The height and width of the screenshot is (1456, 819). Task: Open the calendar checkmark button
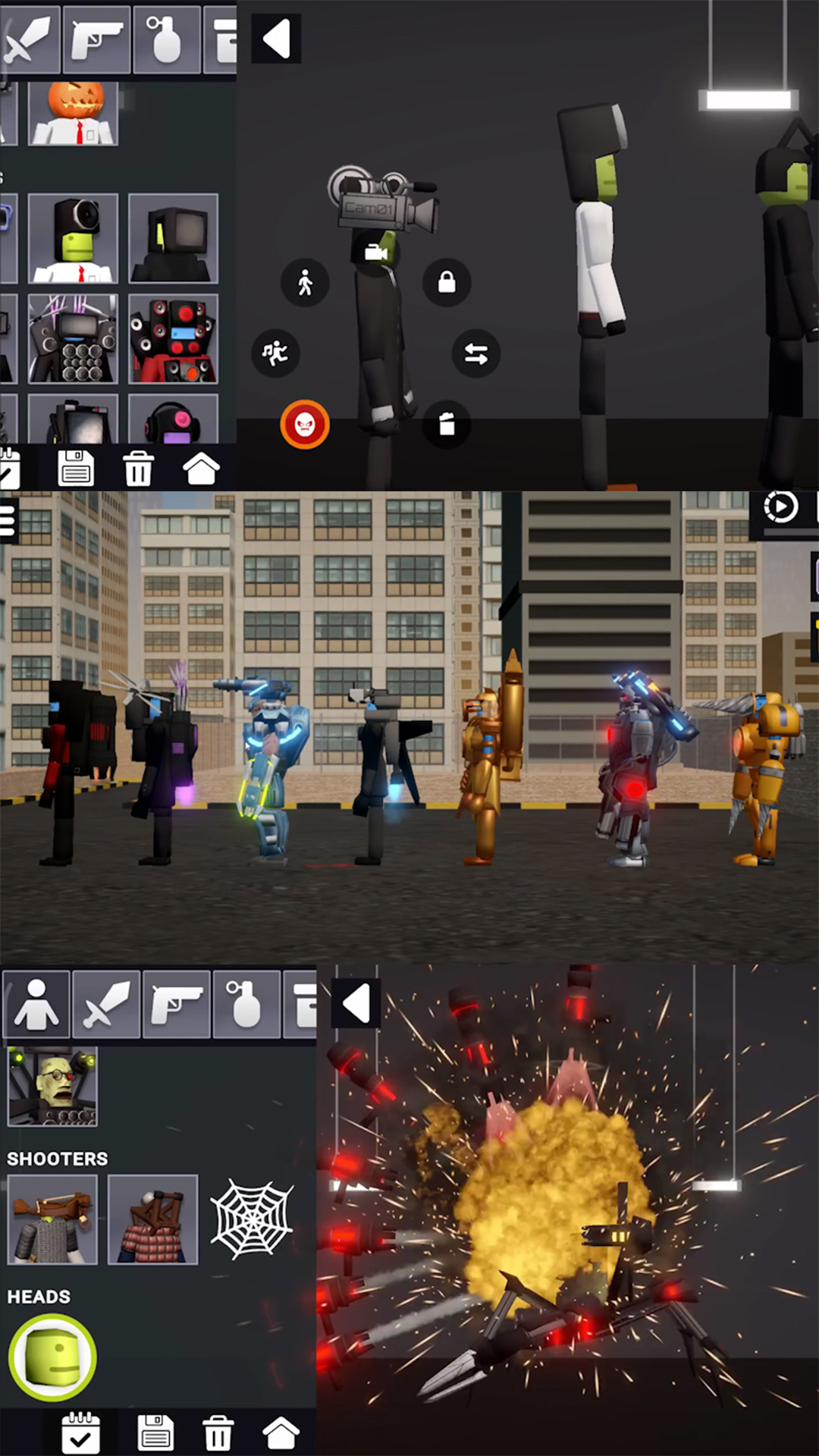pyautogui.click(x=80, y=1432)
